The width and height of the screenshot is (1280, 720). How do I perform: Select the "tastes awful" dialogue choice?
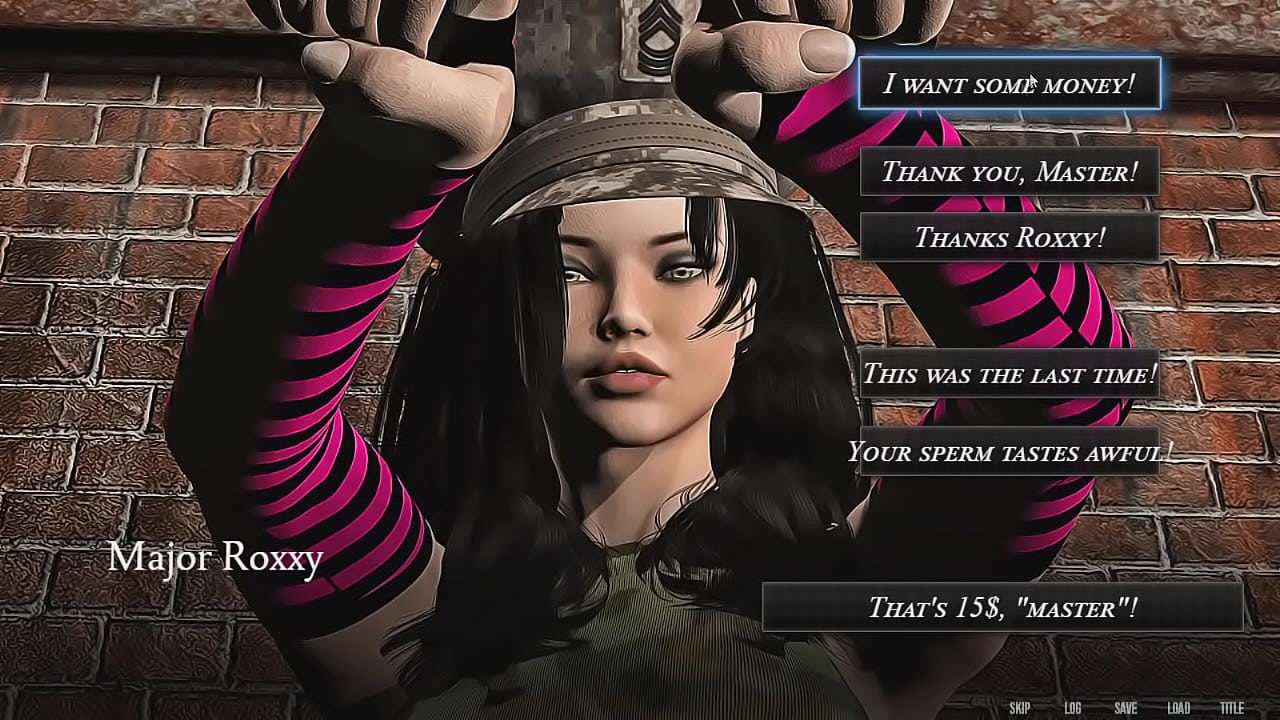(1009, 452)
